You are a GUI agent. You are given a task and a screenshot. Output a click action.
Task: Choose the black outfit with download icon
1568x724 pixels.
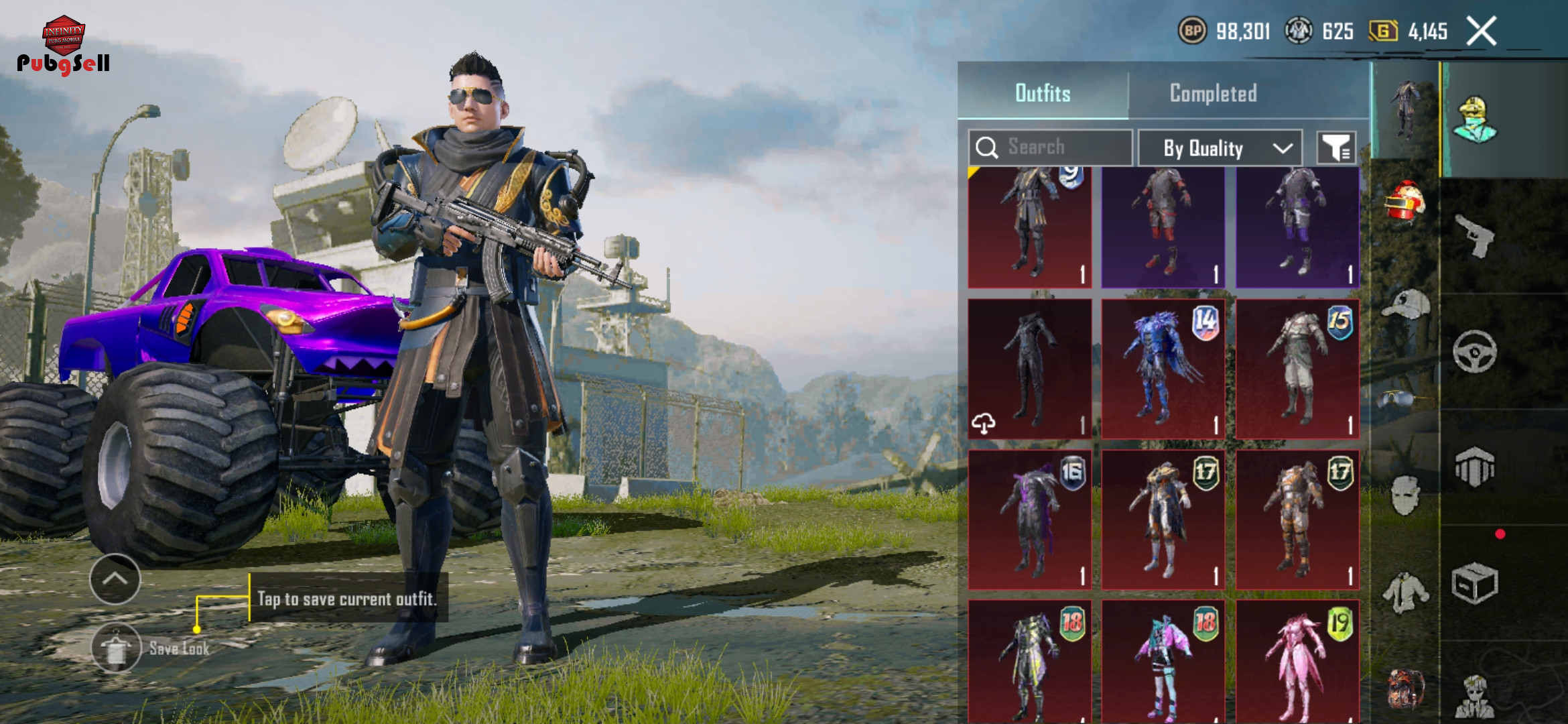tap(1030, 369)
